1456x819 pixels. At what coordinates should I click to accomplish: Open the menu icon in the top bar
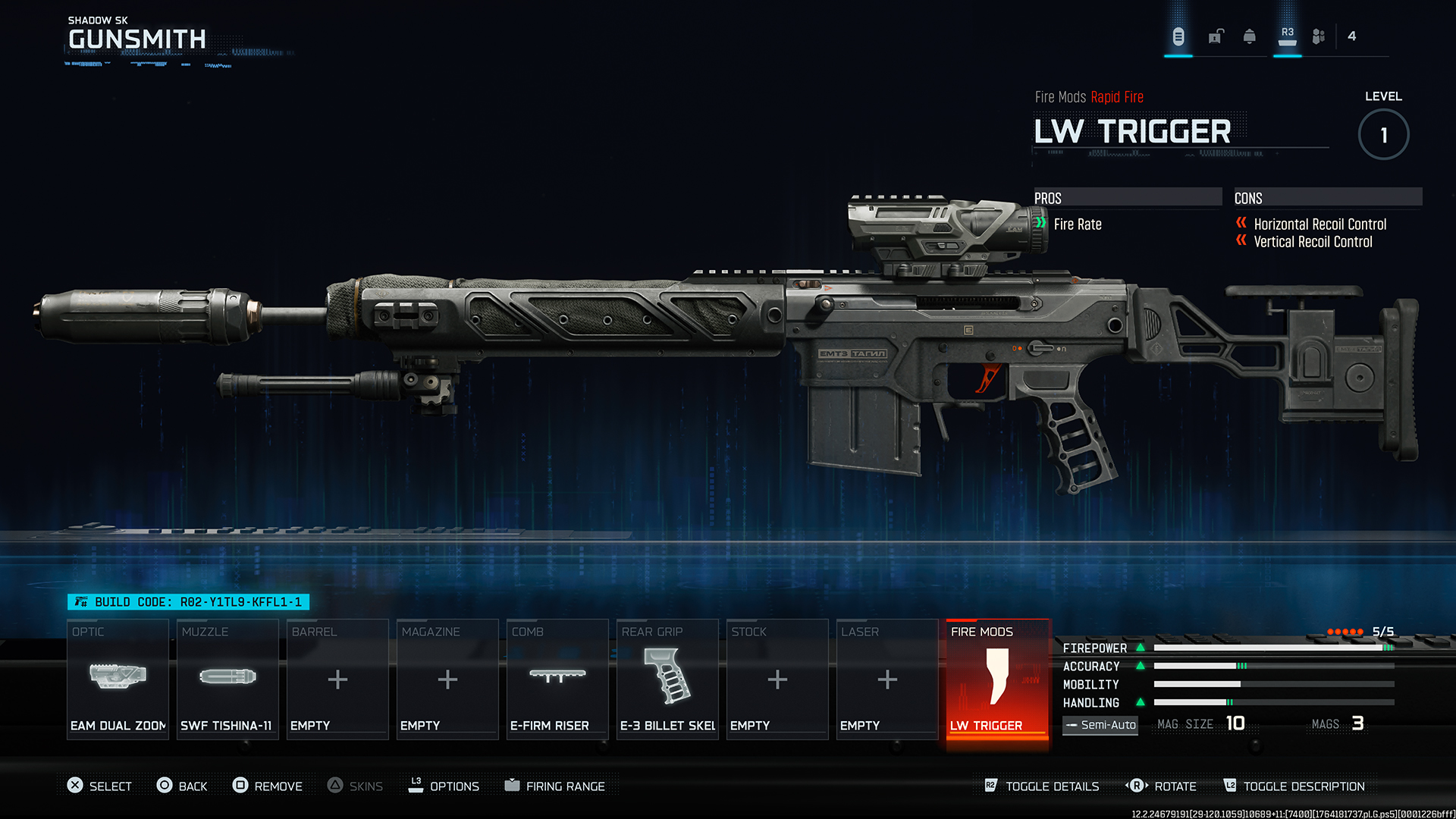click(1178, 36)
